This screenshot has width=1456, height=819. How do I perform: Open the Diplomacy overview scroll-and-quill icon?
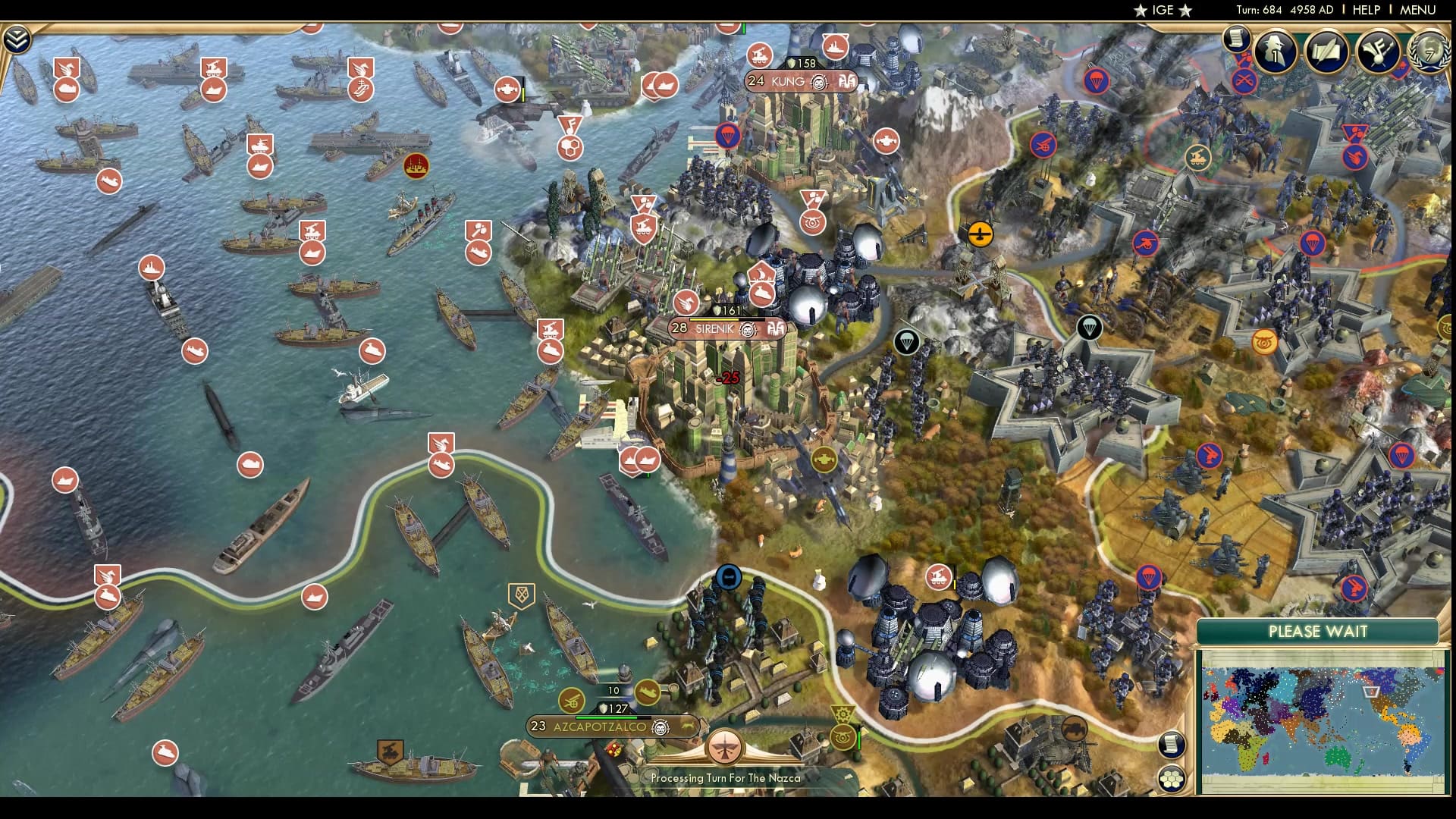(1329, 53)
